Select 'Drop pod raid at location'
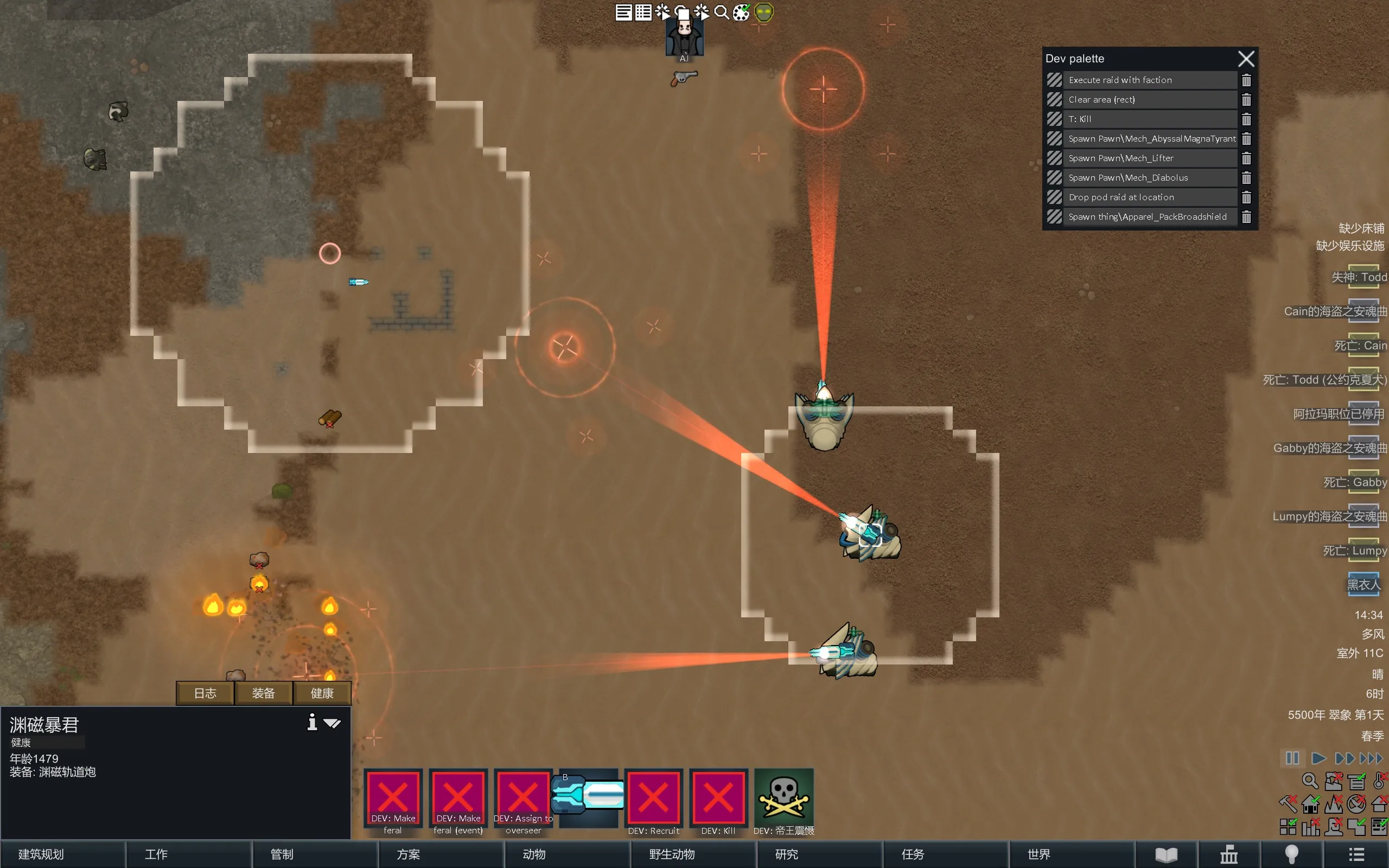Image resolution: width=1389 pixels, height=868 pixels. pyautogui.click(x=1149, y=197)
